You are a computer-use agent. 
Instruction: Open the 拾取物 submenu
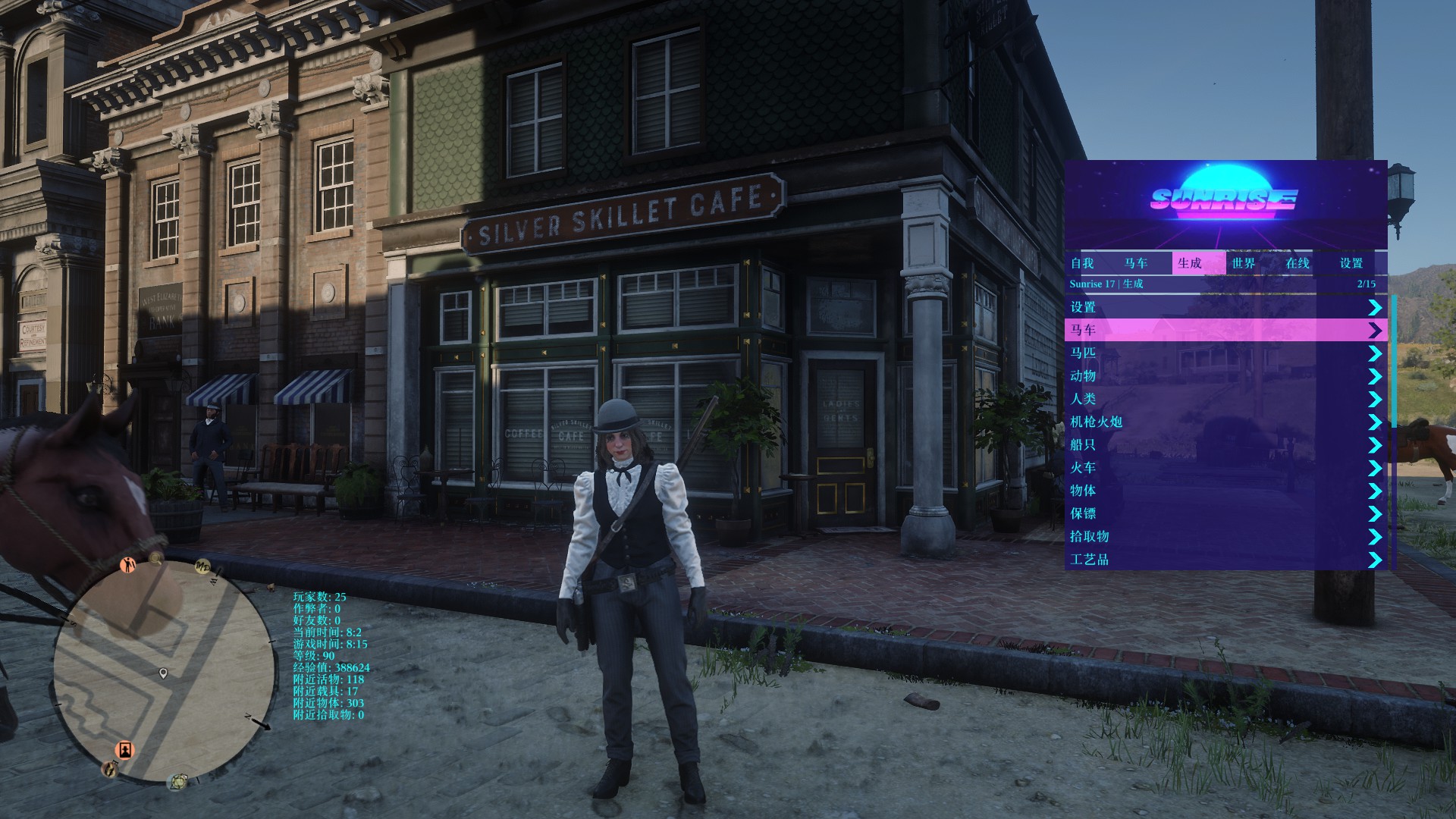tap(1225, 536)
